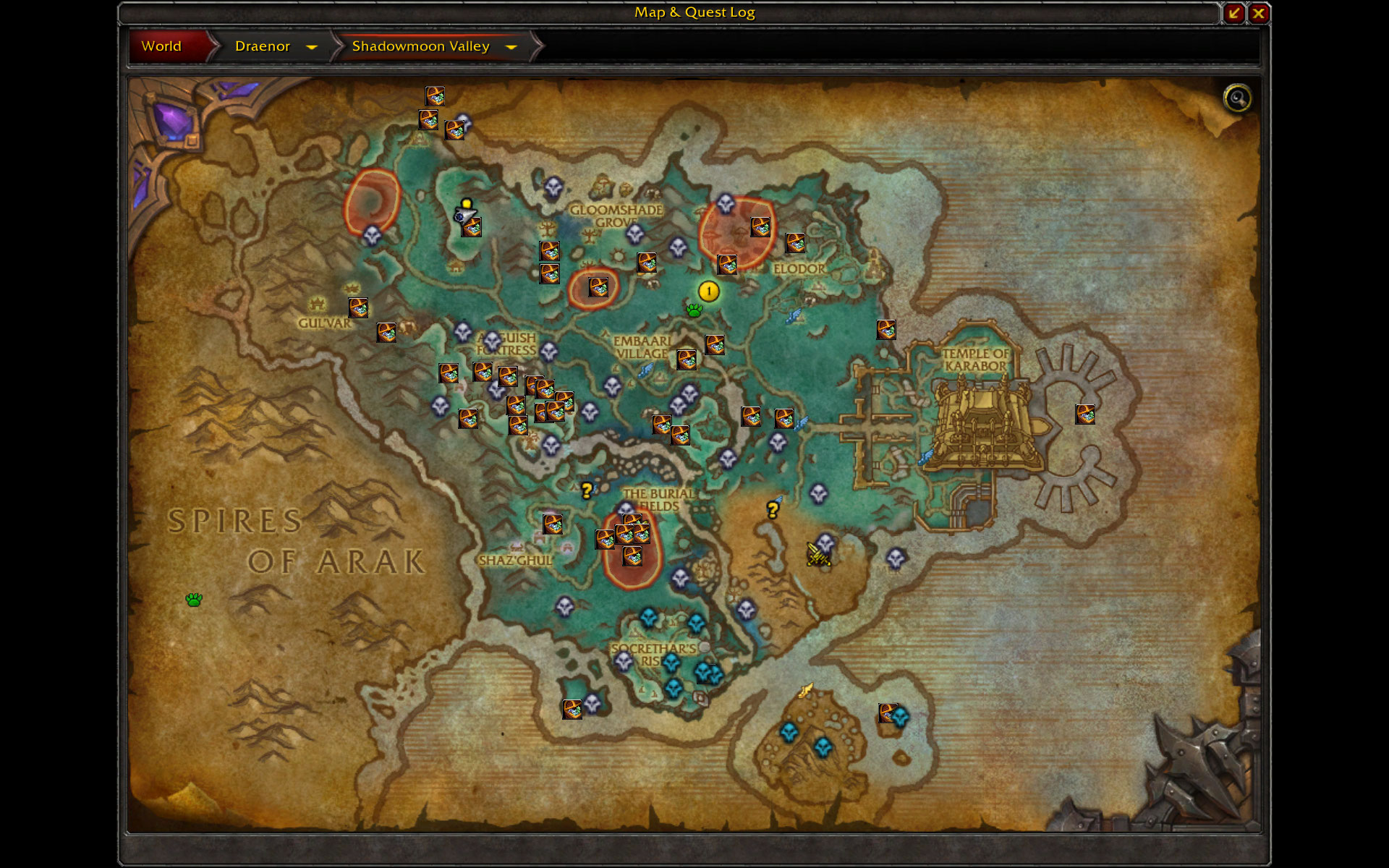Click the crossed-swords marker east of Burial Fields
1389x868 pixels.
817,553
